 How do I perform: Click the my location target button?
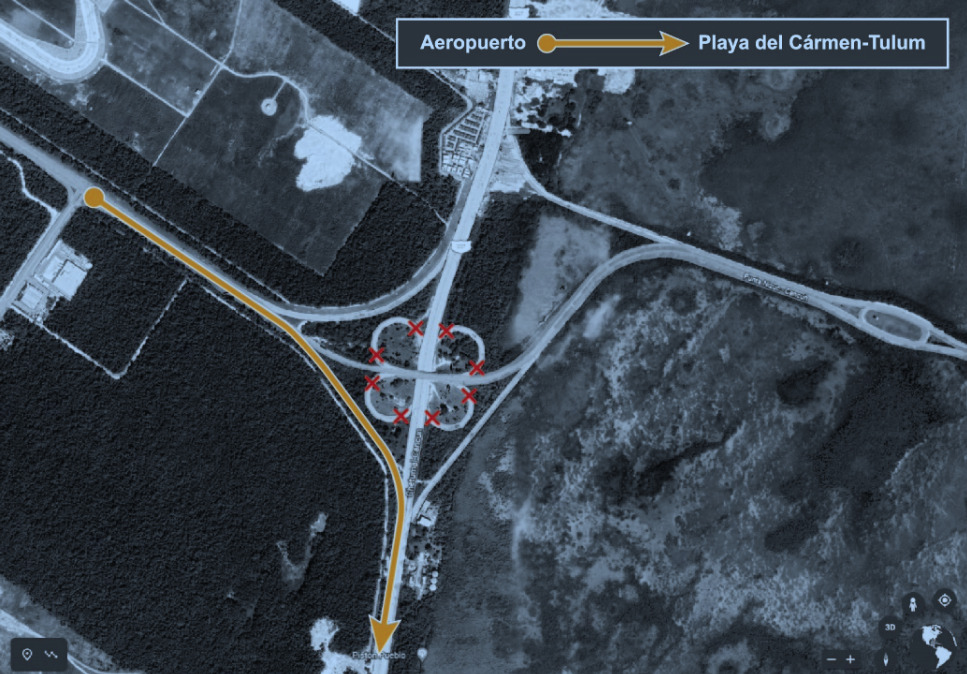tap(944, 600)
